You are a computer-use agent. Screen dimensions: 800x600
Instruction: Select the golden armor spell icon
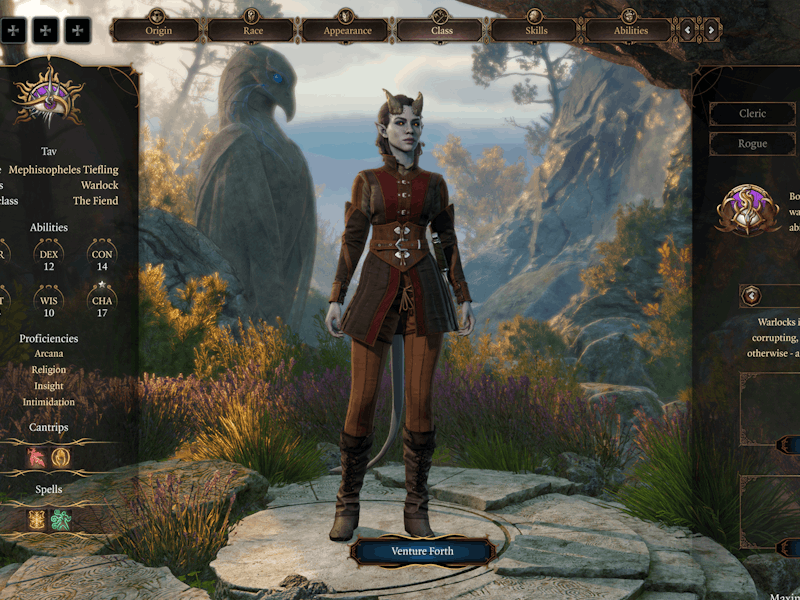pyautogui.click(x=37, y=520)
